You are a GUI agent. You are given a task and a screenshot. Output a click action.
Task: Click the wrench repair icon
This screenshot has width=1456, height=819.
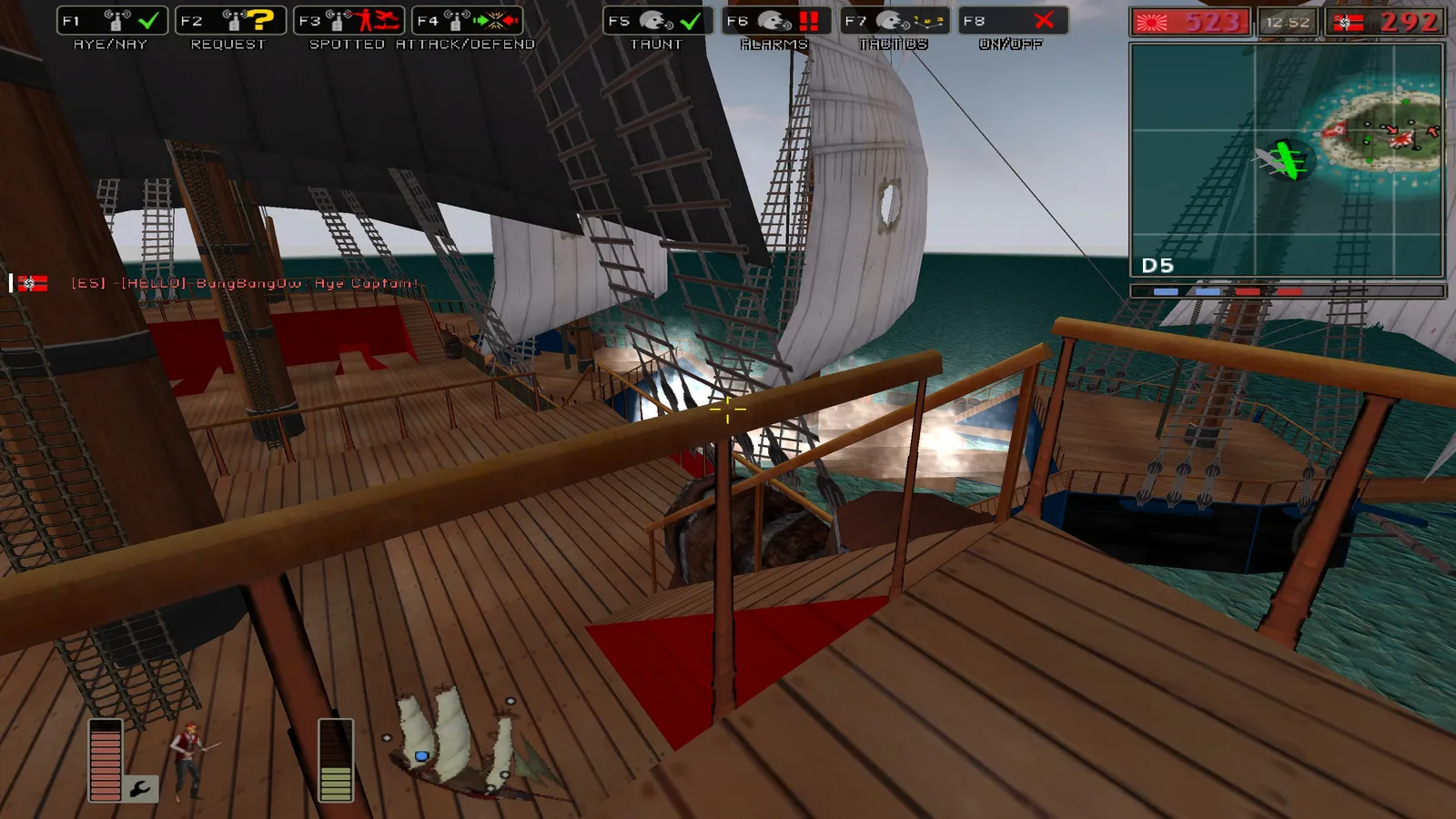pyautogui.click(x=141, y=788)
